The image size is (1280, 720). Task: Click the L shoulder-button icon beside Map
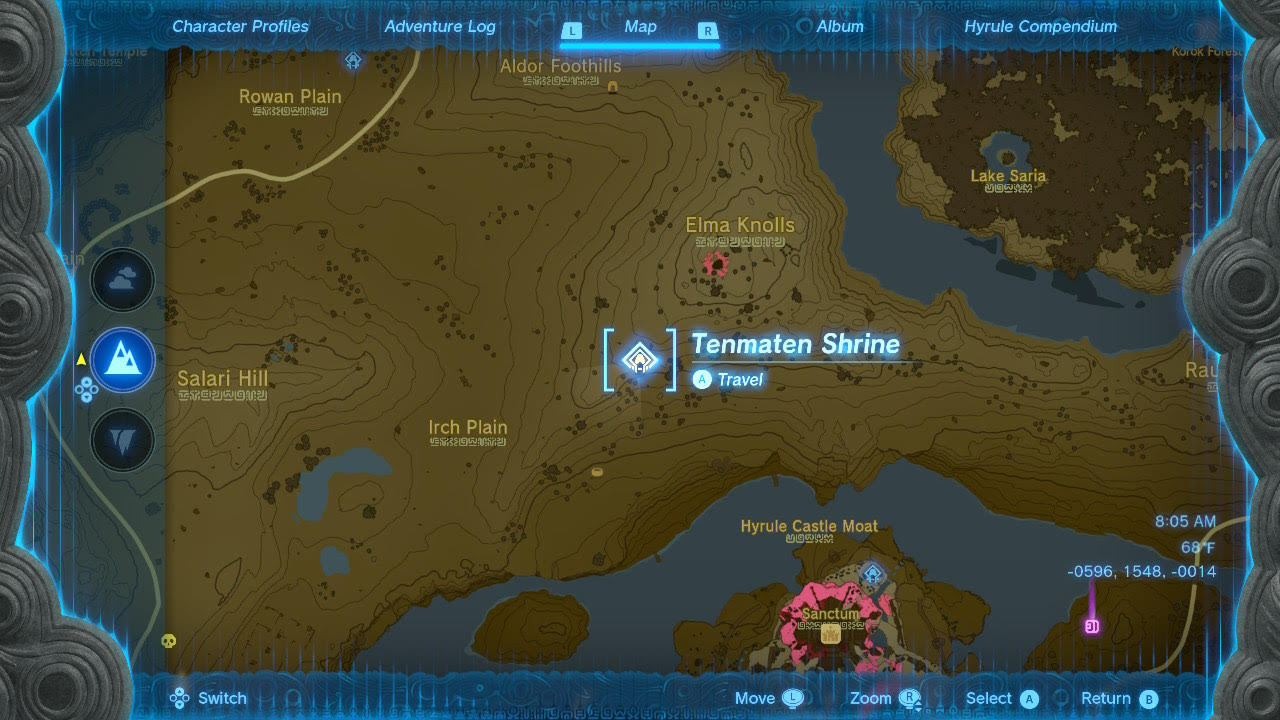click(x=572, y=31)
